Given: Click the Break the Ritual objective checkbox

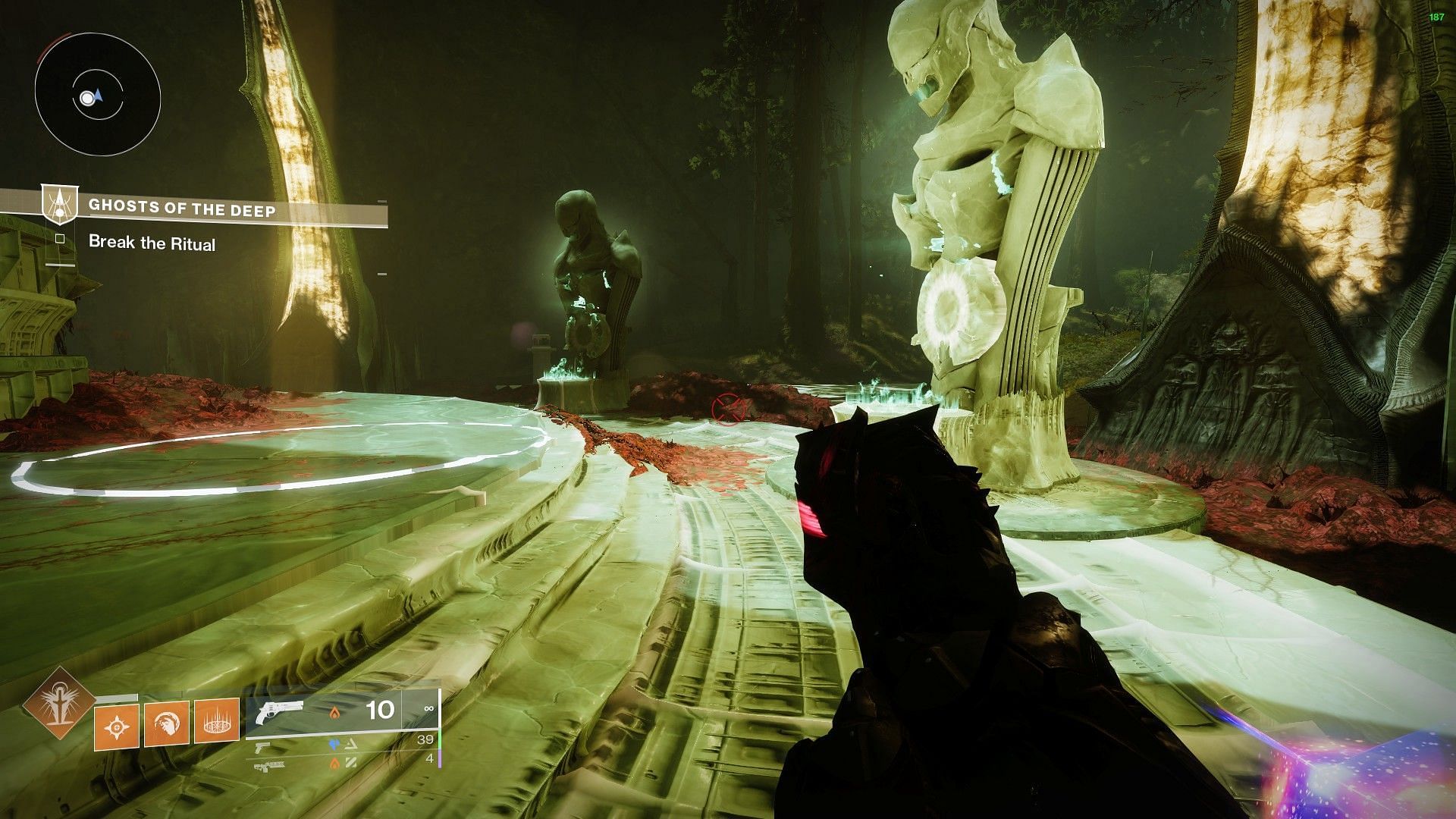Looking at the screenshot, I should 60,240.
